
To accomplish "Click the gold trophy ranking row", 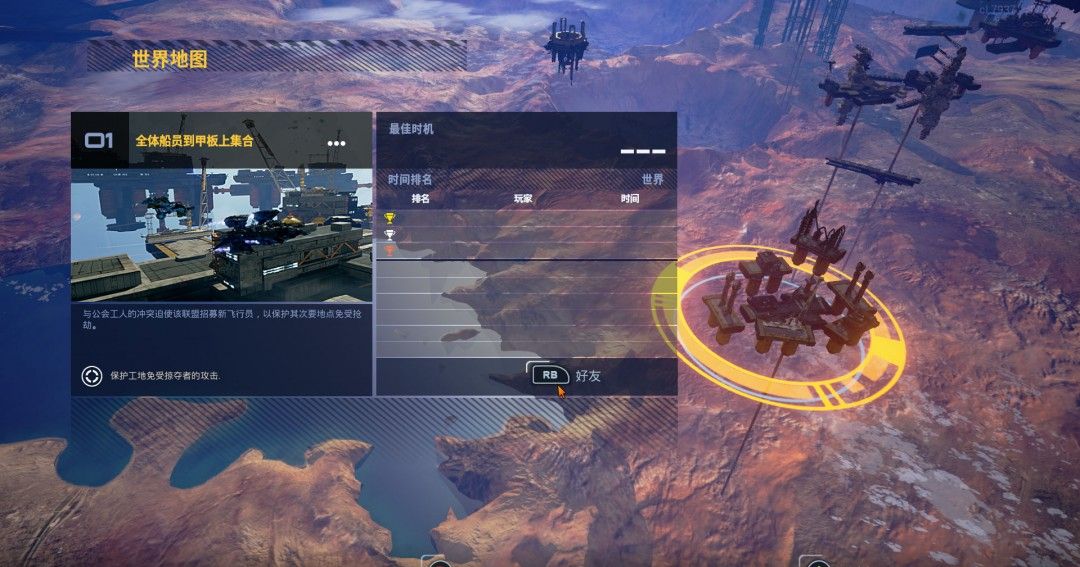I will pyautogui.click(x=526, y=218).
